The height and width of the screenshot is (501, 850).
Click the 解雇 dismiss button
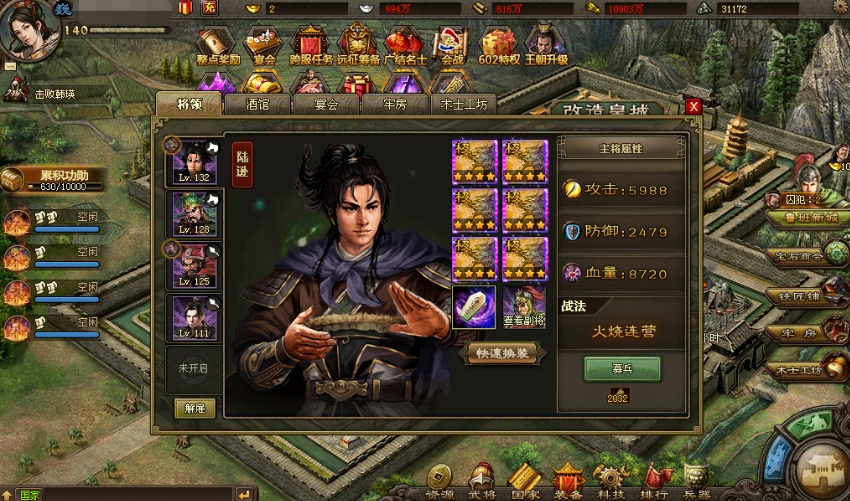click(194, 408)
